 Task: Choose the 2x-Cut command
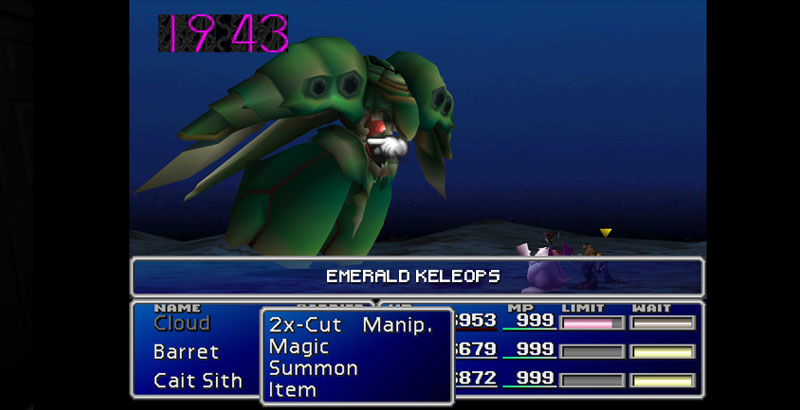click(x=305, y=325)
